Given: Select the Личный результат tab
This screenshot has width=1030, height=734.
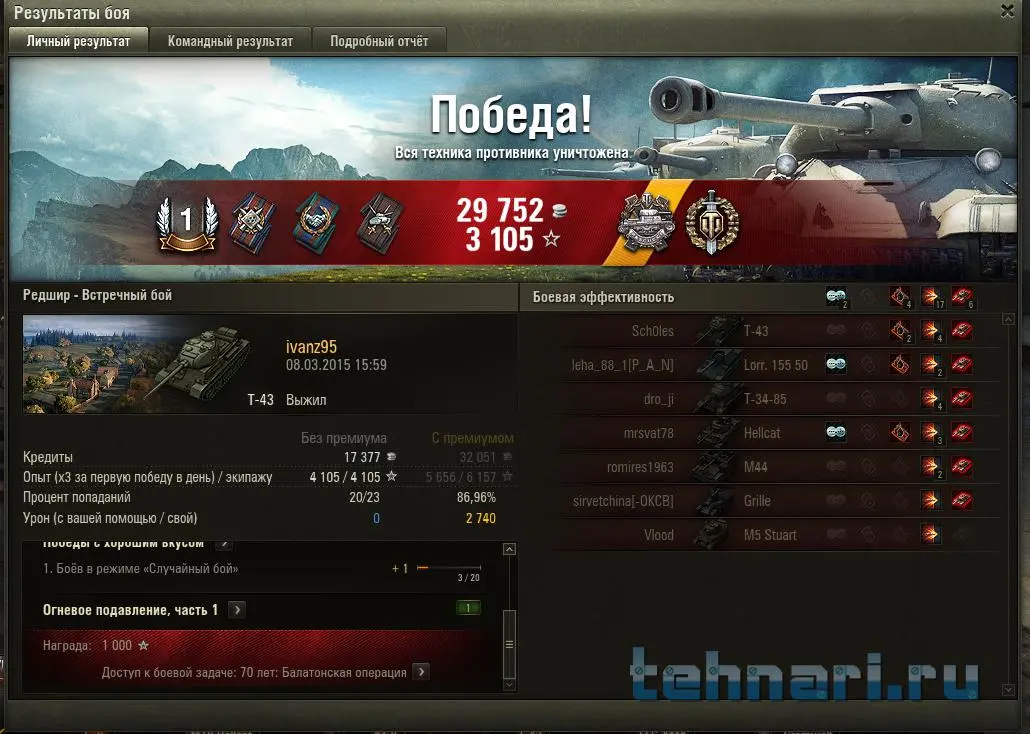Looking at the screenshot, I should (78, 41).
